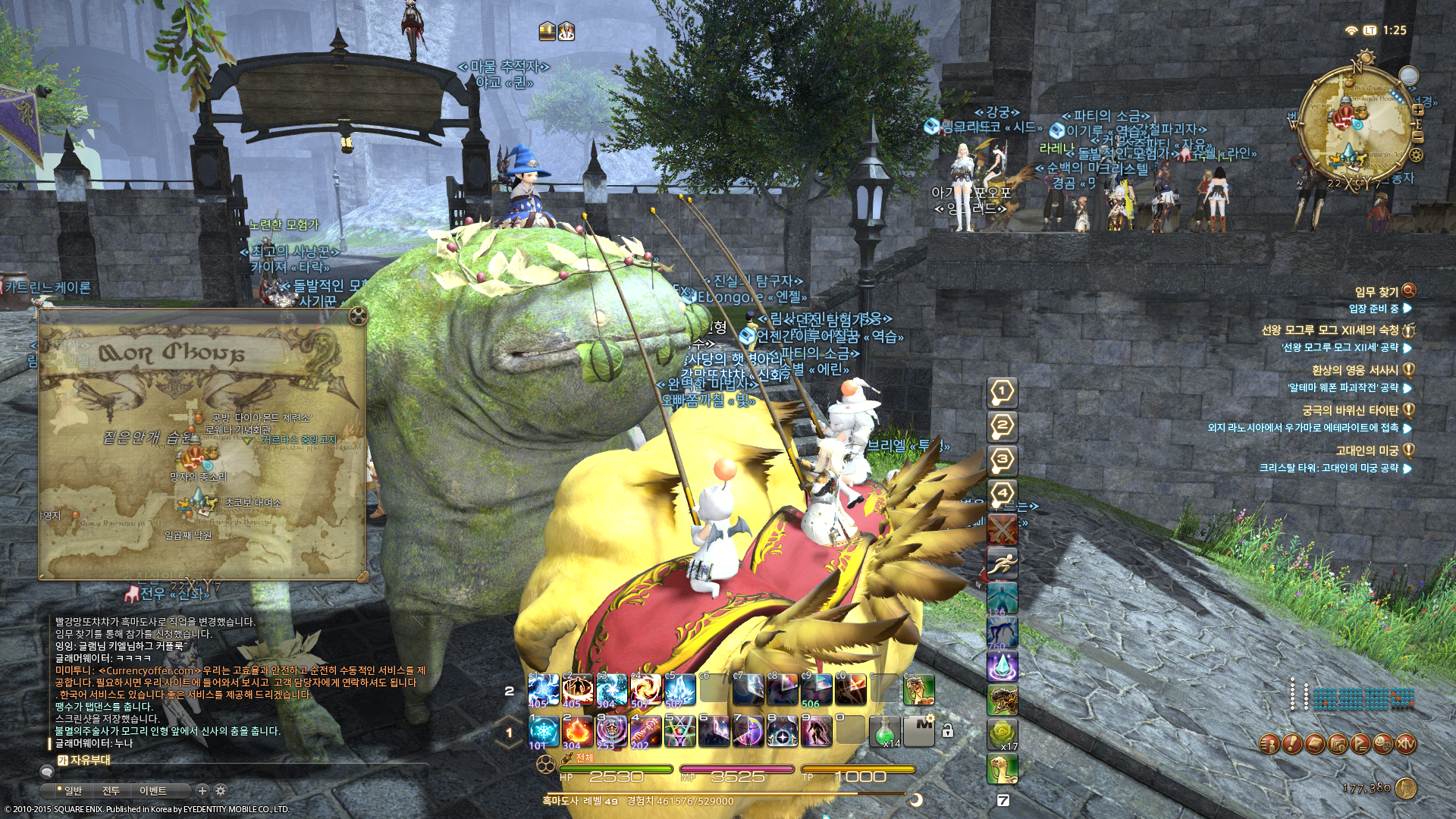The width and height of the screenshot is (1456, 819).
Task: Use the green potion with x14 count
Action: pos(884,732)
